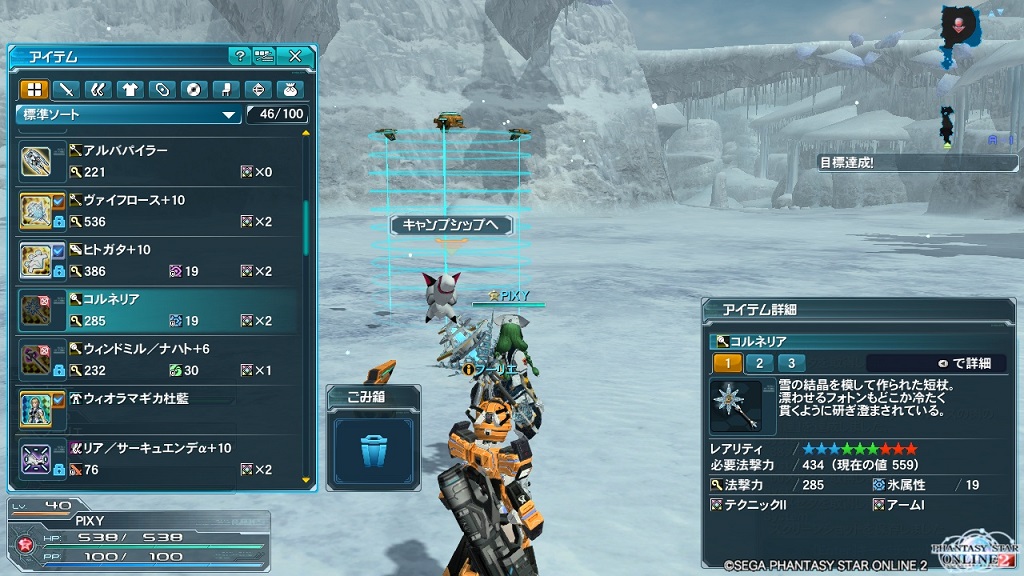Switch item details to page 3
This screenshot has width=1024, height=576.
(791, 363)
